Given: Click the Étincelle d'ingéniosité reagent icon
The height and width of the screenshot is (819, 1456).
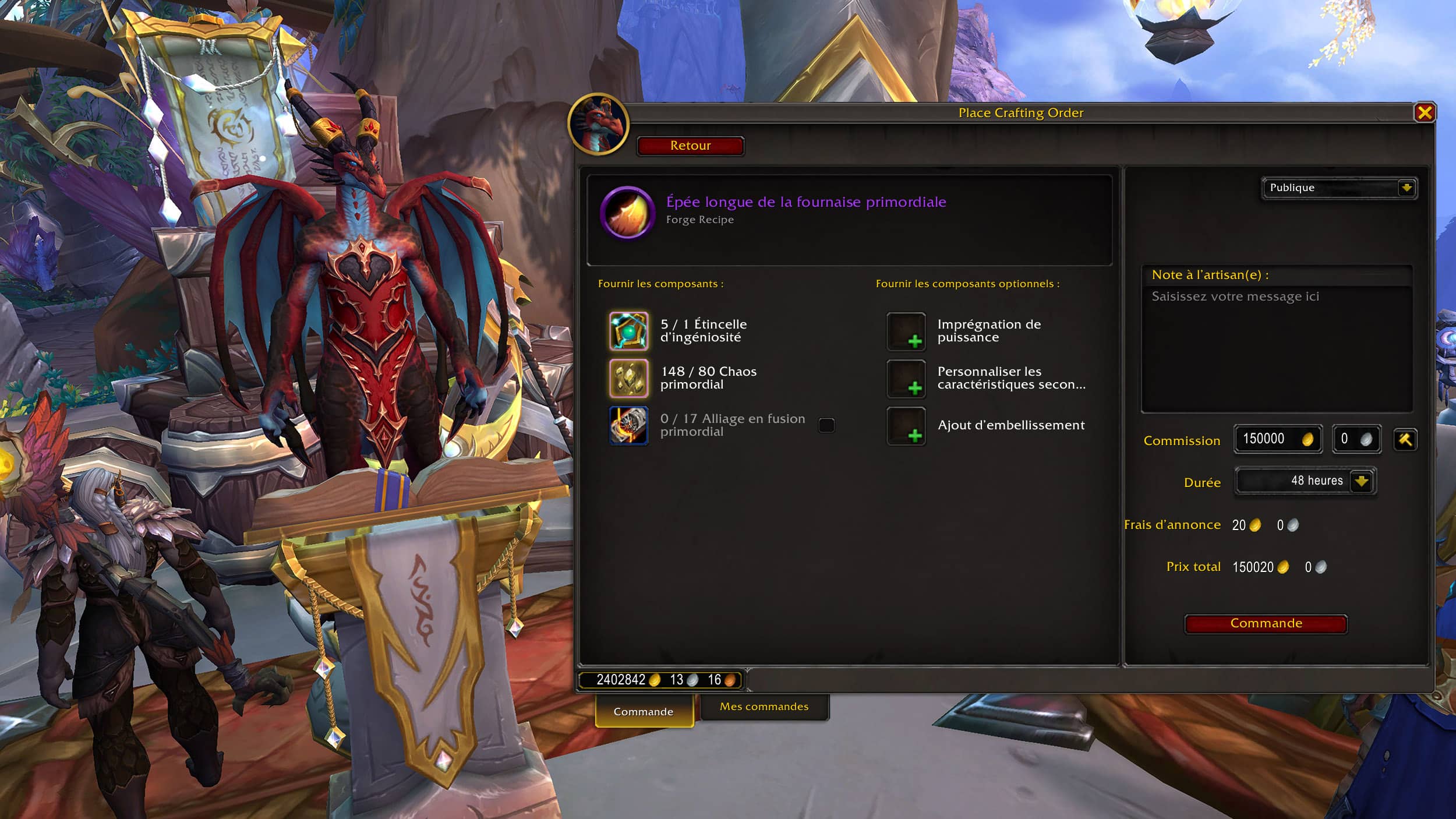Looking at the screenshot, I should 628,331.
